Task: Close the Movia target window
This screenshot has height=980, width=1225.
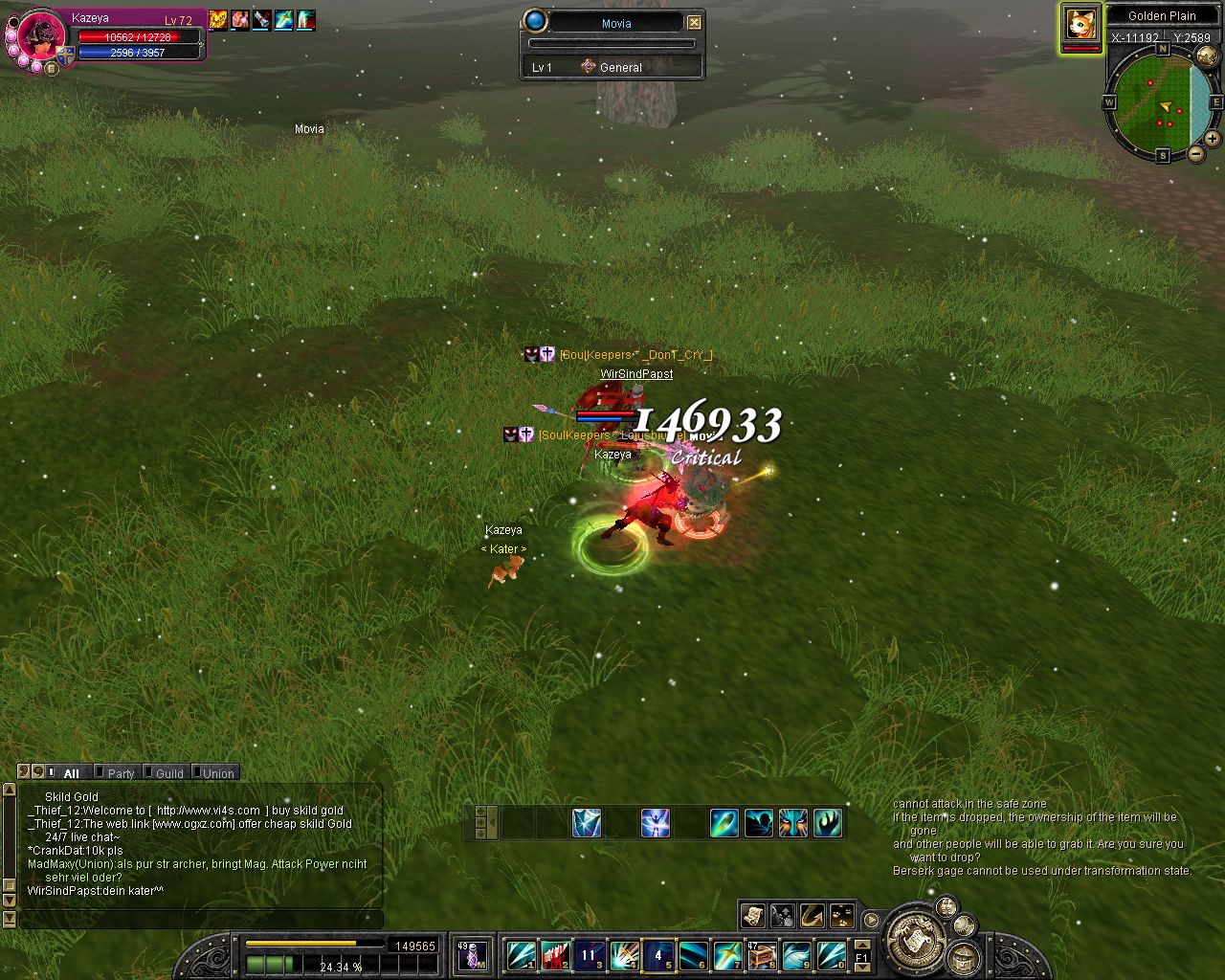Action: (x=694, y=22)
